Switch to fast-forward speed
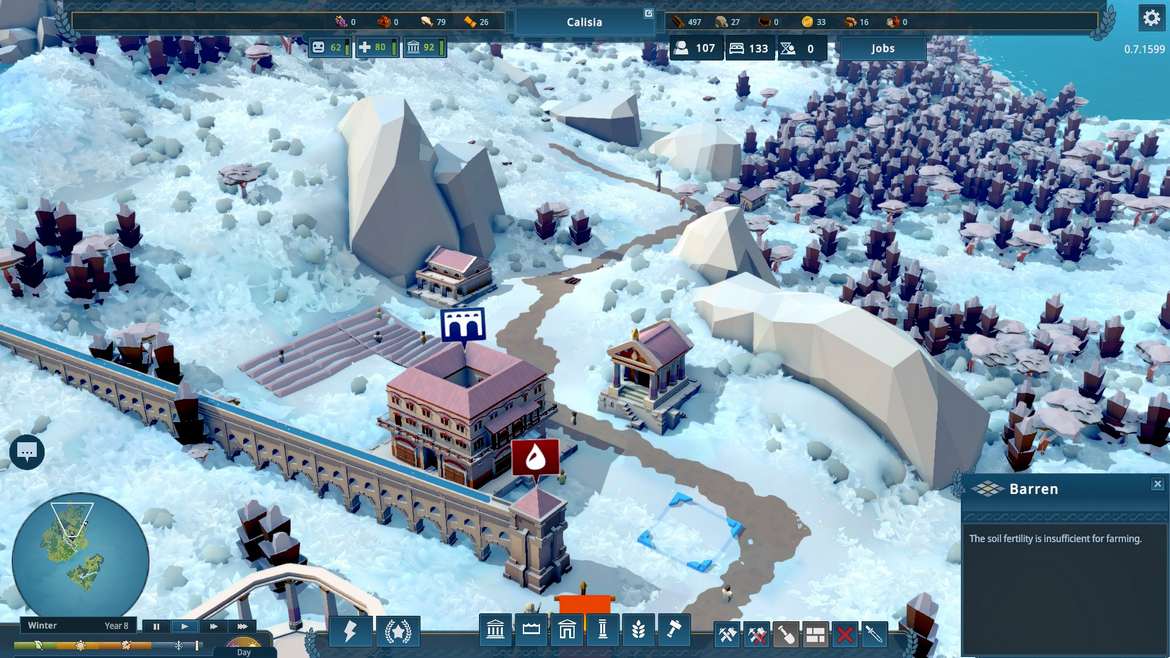This screenshot has height=658, width=1170. 213,627
